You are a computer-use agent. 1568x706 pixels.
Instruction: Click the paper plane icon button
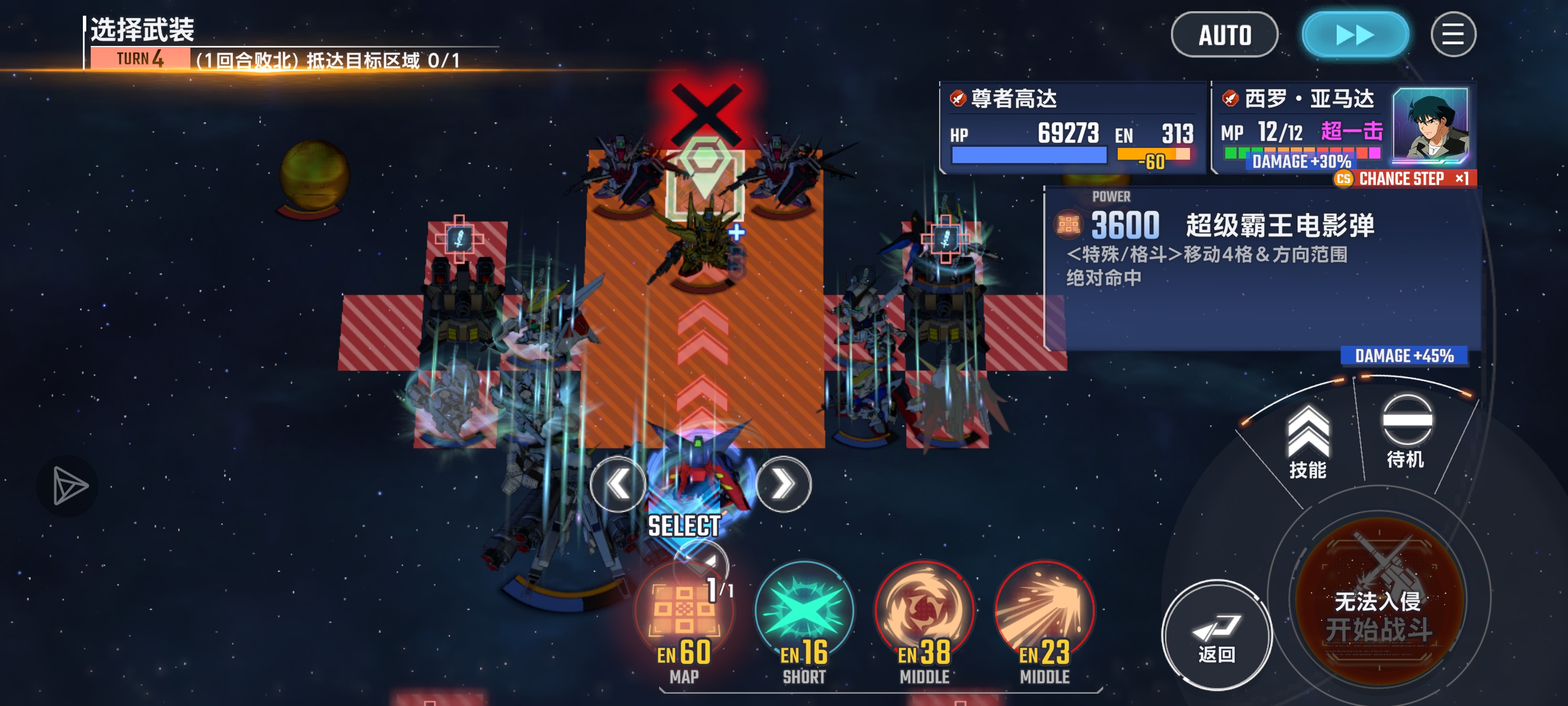pos(68,485)
